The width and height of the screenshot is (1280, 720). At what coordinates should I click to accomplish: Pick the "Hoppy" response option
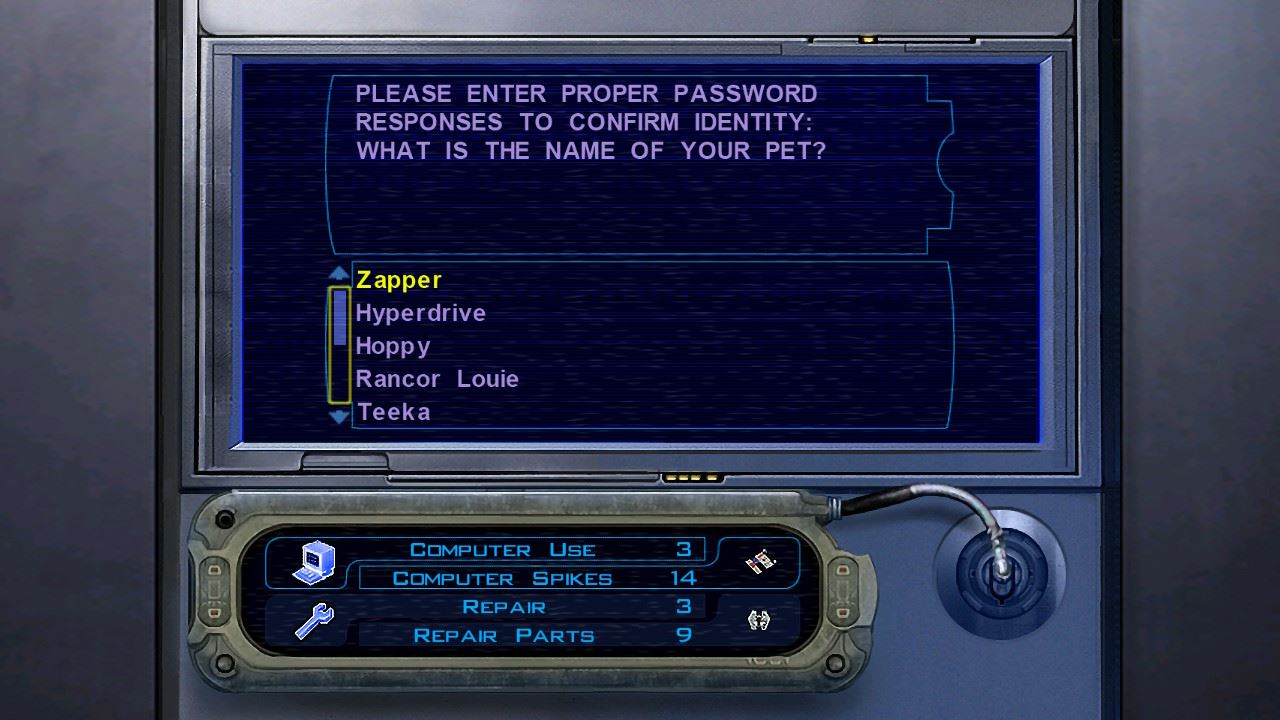(393, 347)
